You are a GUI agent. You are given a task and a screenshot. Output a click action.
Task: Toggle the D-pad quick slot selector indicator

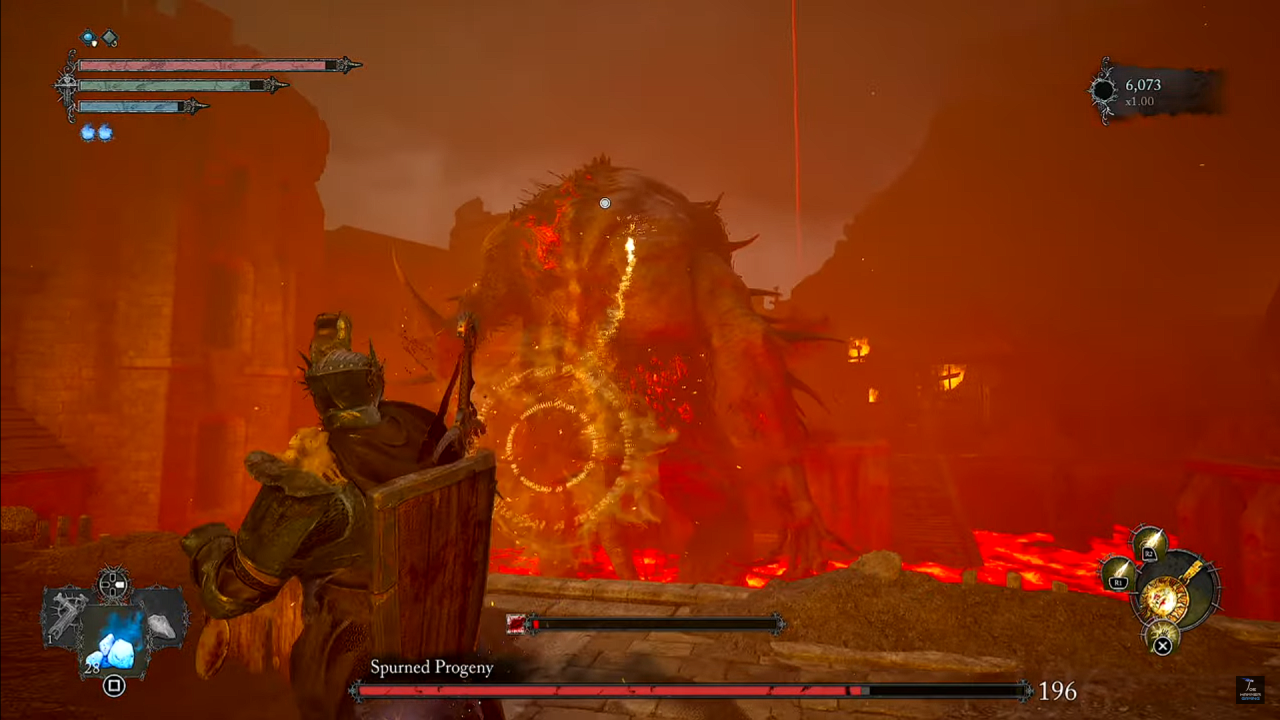(x=113, y=583)
